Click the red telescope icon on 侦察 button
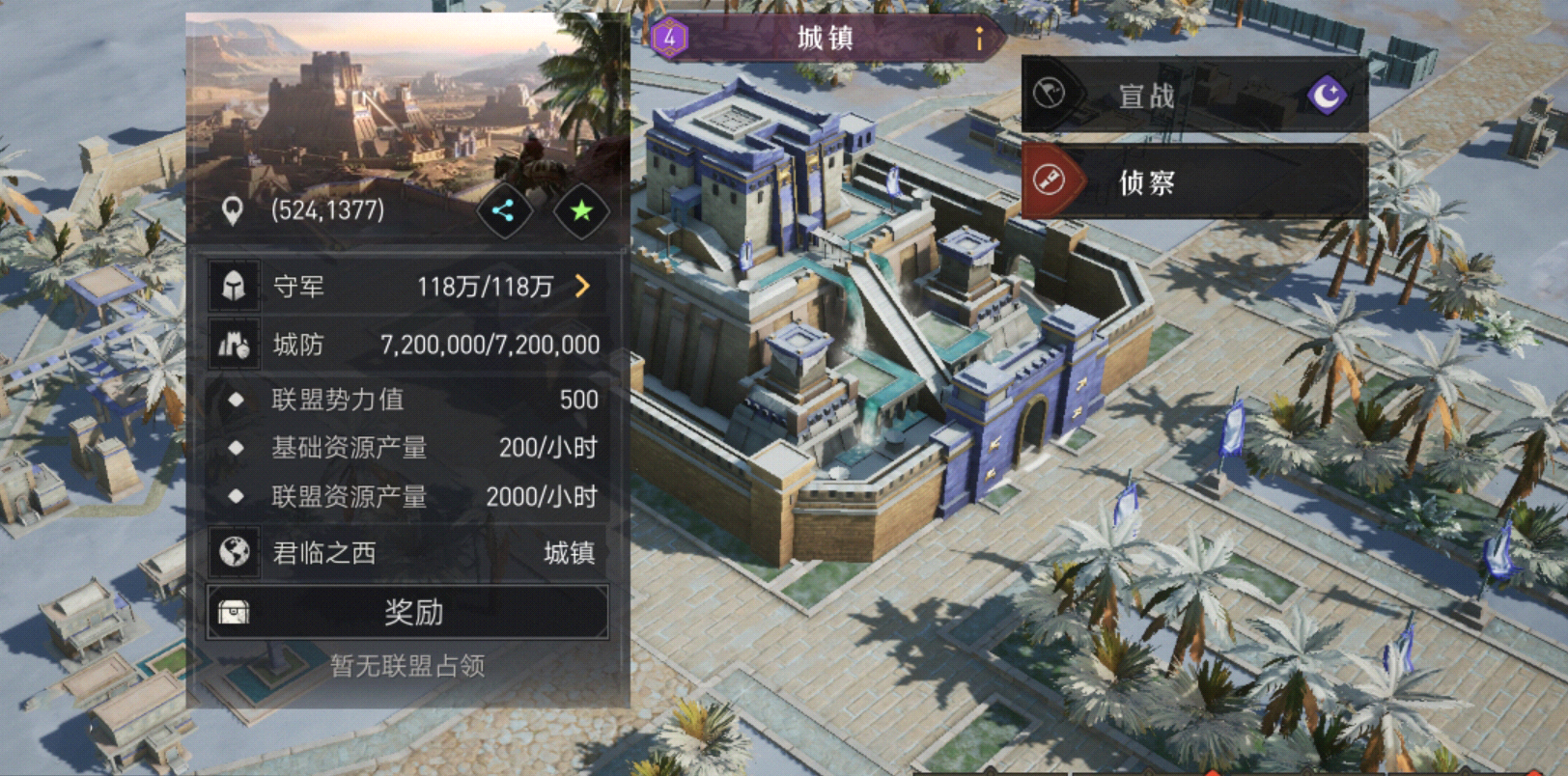The image size is (1568, 776). [1049, 180]
